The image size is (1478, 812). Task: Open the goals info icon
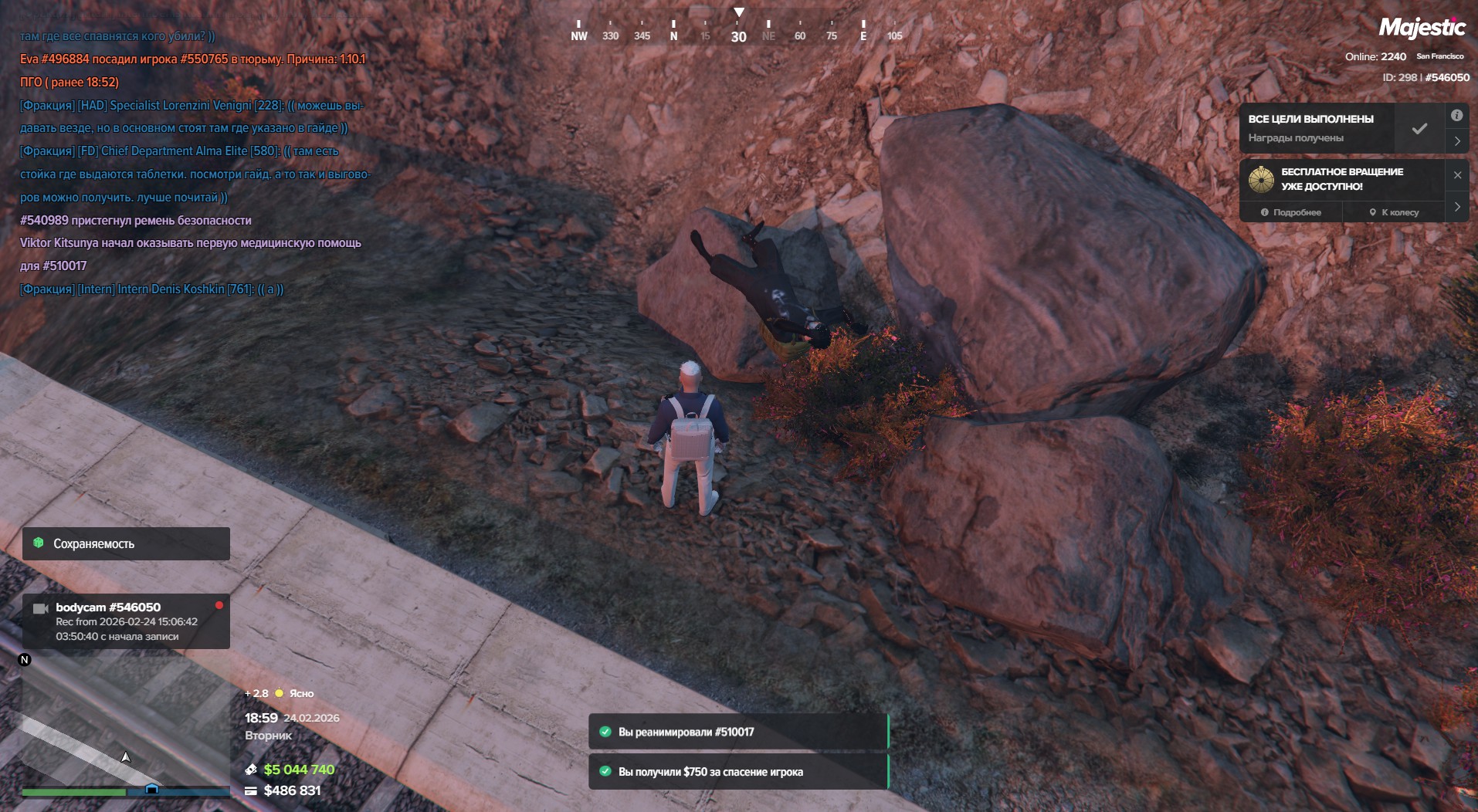tap(1456, 116)
